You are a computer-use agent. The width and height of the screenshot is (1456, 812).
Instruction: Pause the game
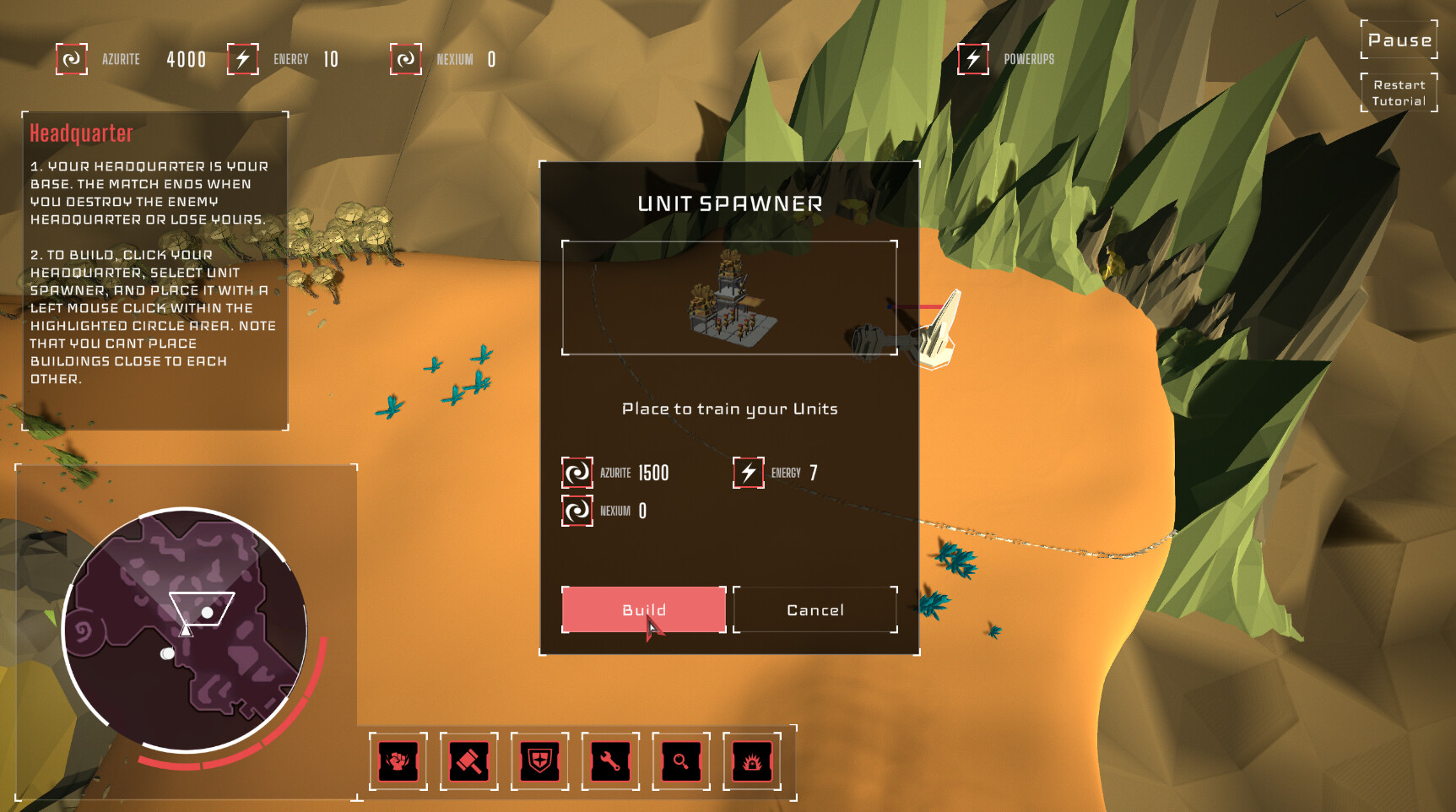click(1399, 40)
